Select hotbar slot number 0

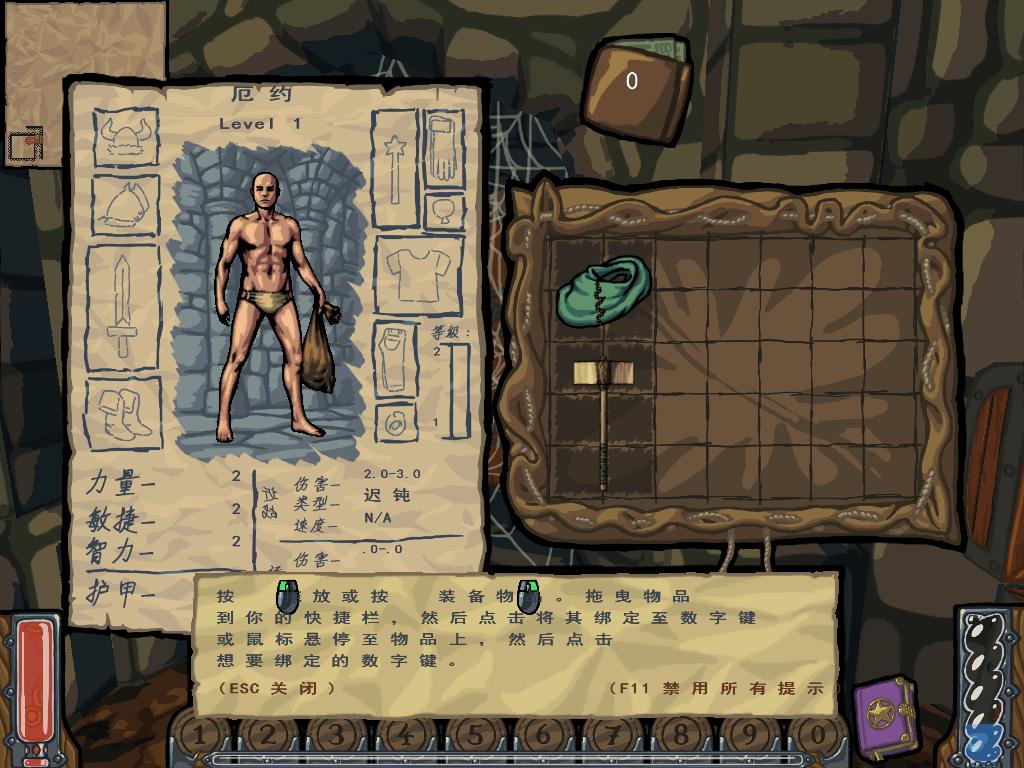(818, 737)
